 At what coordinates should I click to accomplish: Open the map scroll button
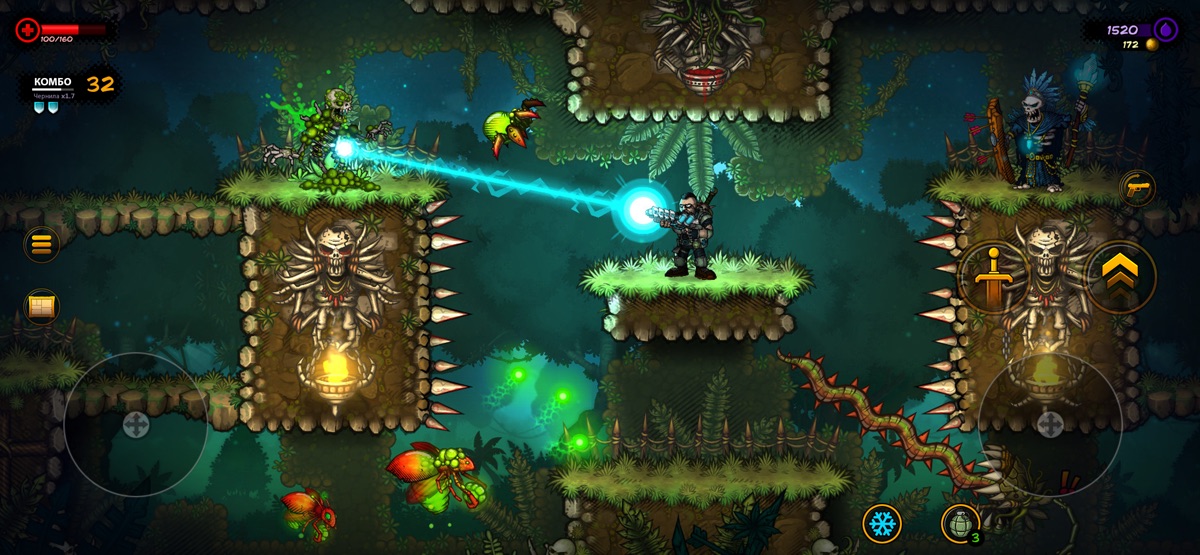pyautogui.click(x=42, y=307)
